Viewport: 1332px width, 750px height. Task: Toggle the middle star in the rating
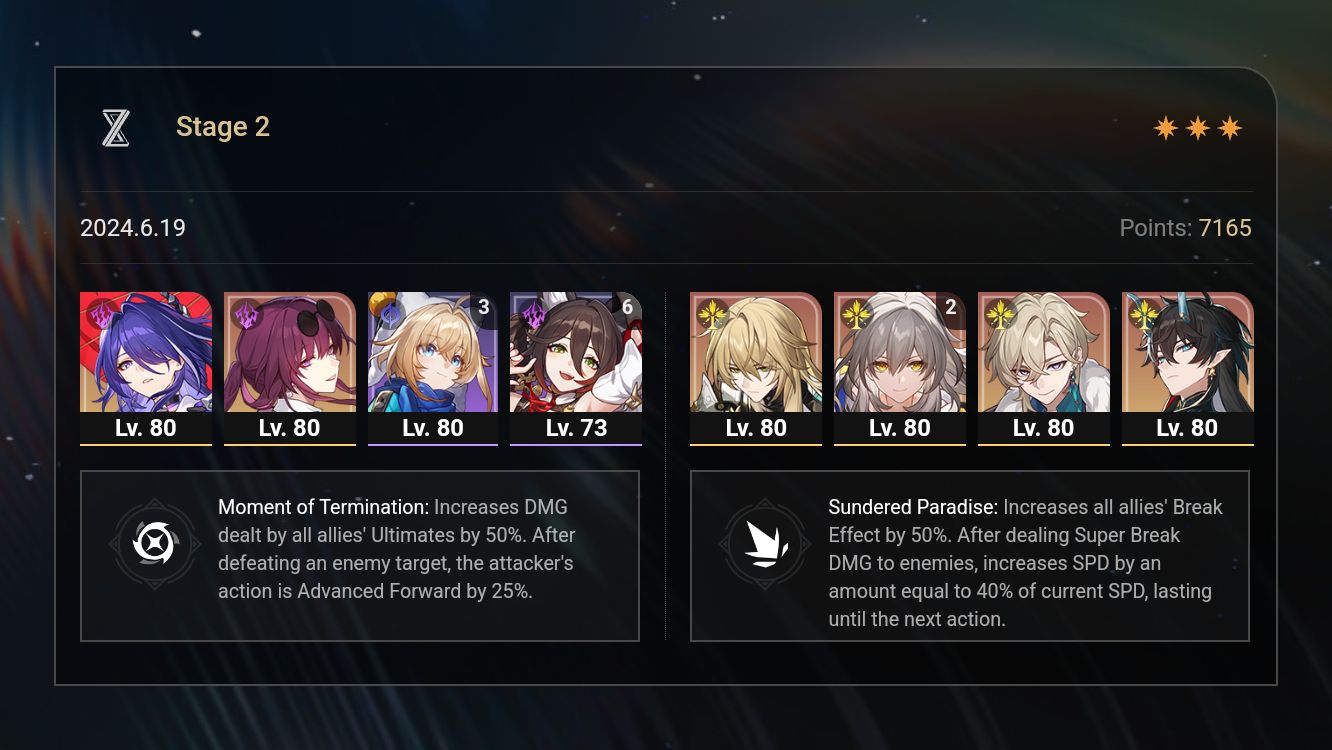(1200, 127)
